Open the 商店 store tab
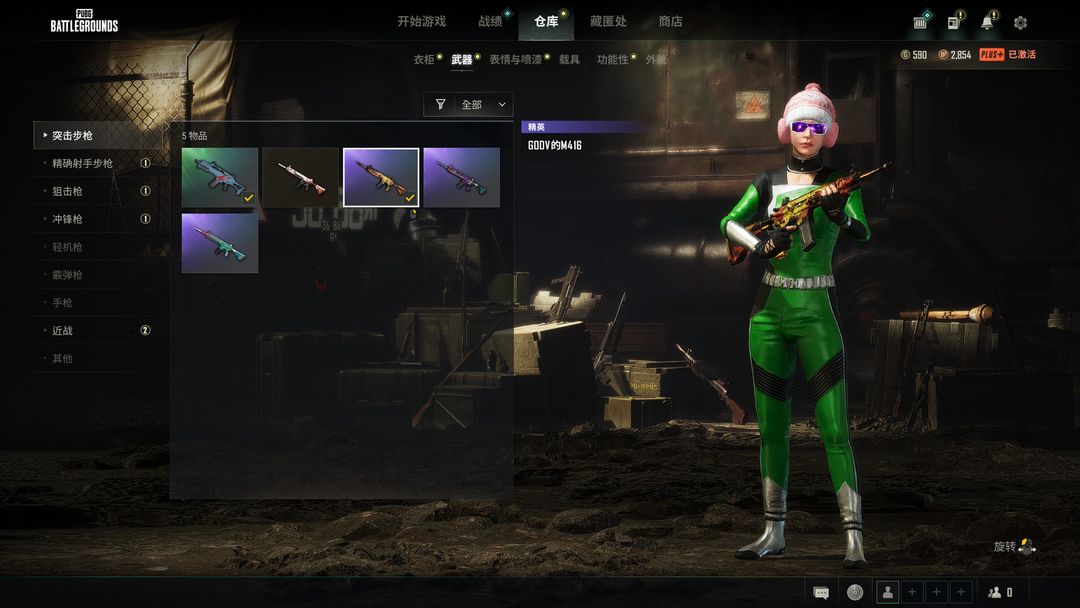1080x608 pixels. 670,21
